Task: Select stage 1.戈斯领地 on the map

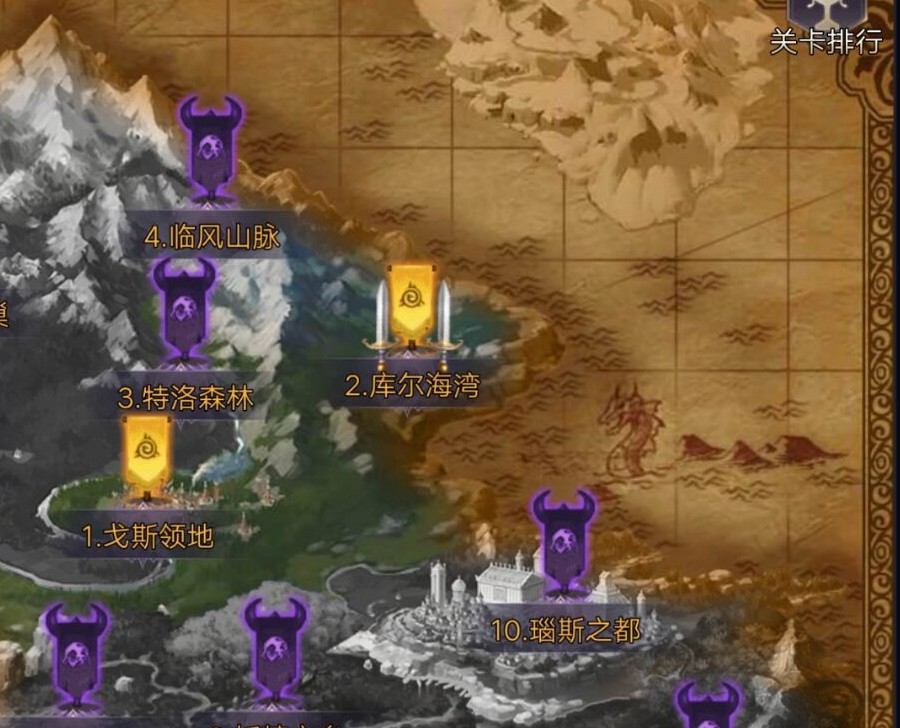Action: pyautogui.click(x=147, y=456)
